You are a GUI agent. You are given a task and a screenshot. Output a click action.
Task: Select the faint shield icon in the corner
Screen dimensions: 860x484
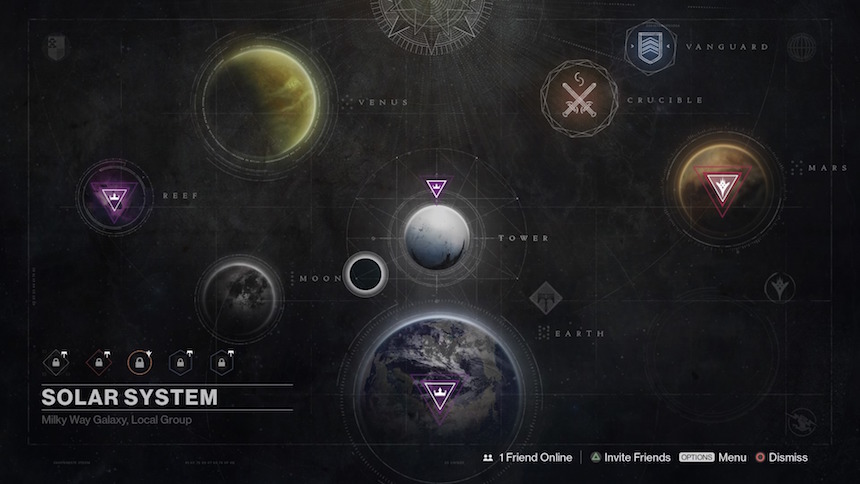[x=55, y=46]
